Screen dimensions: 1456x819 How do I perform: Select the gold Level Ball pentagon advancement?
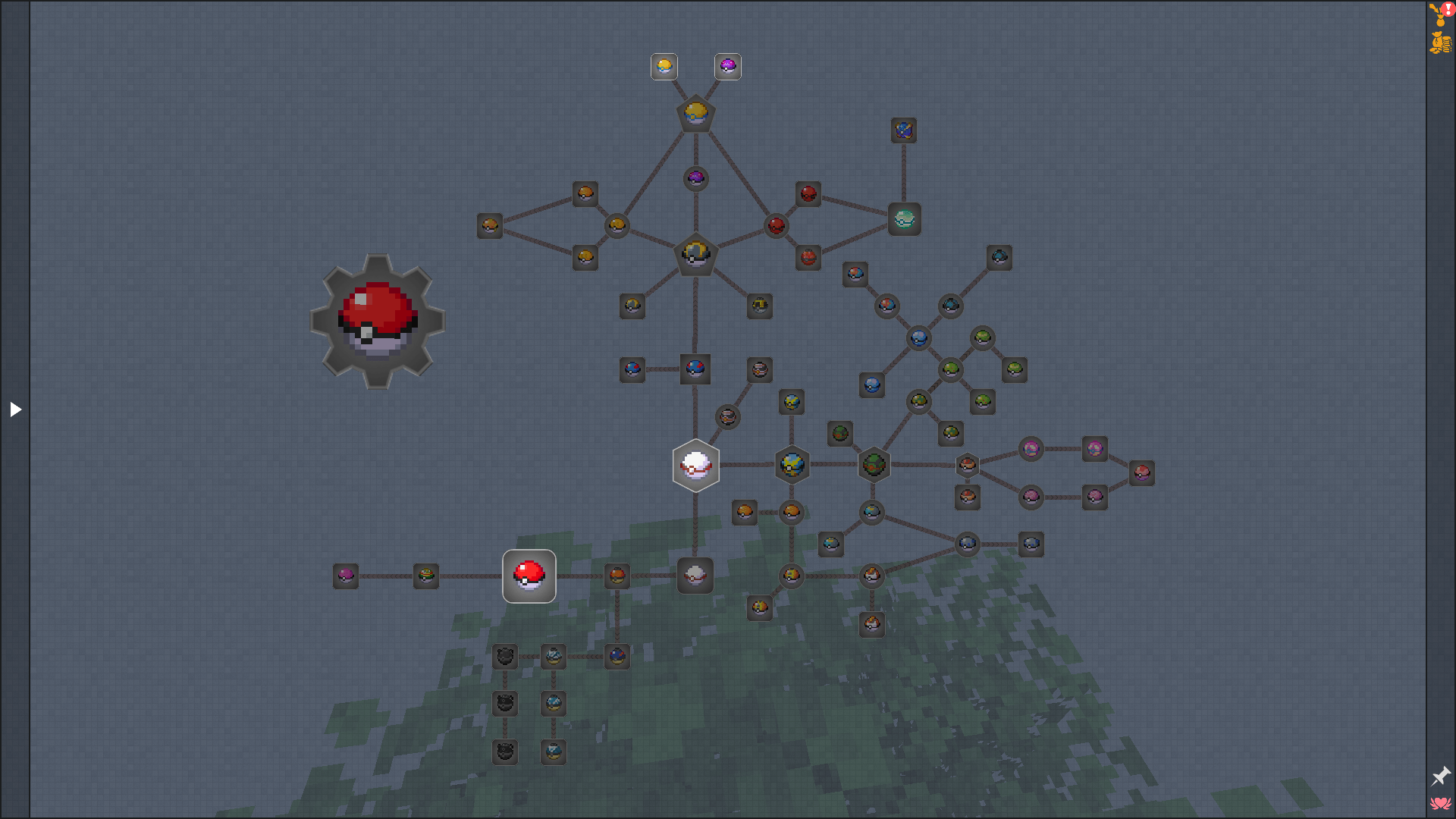[695, 114]
